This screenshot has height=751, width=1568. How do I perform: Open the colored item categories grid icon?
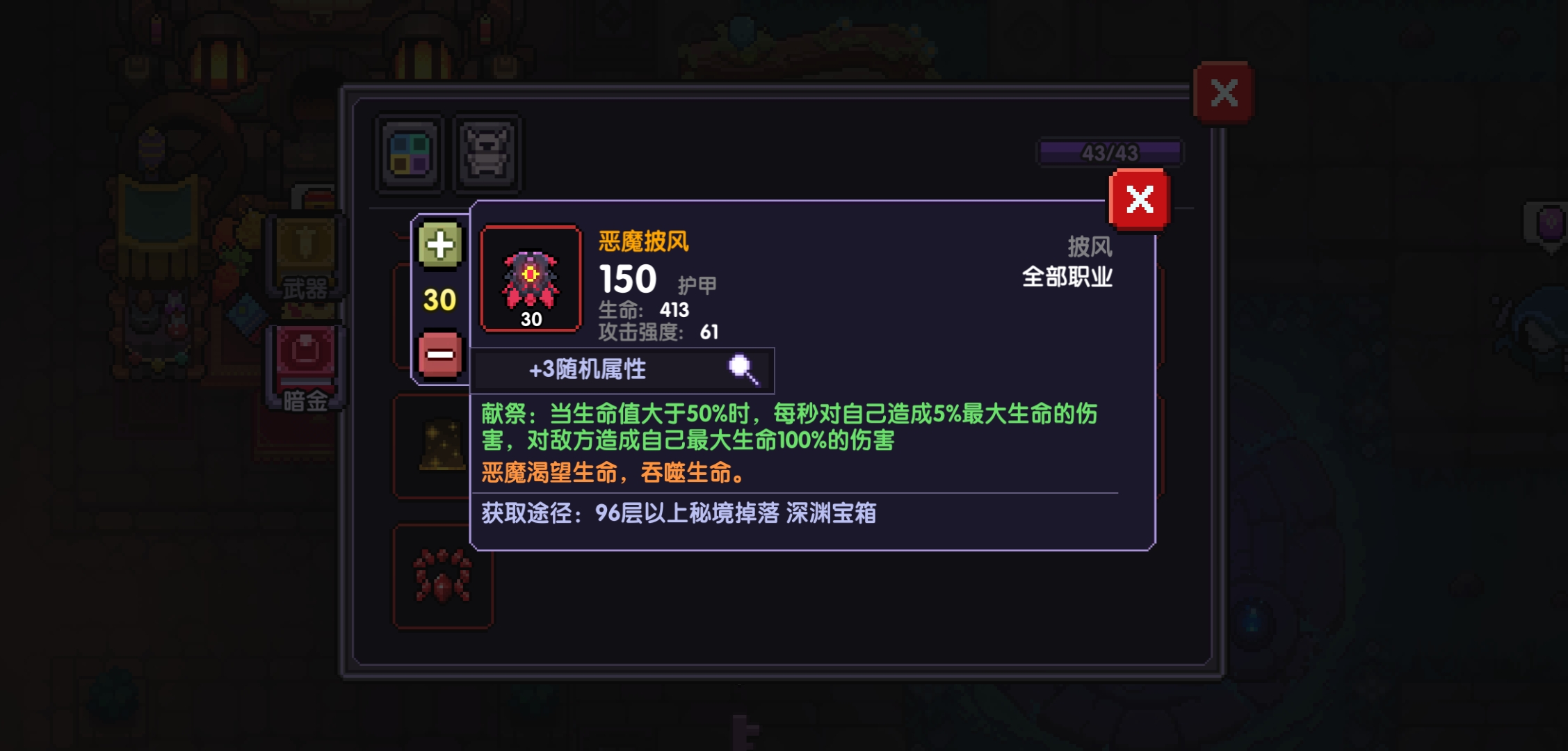[408, 154]
